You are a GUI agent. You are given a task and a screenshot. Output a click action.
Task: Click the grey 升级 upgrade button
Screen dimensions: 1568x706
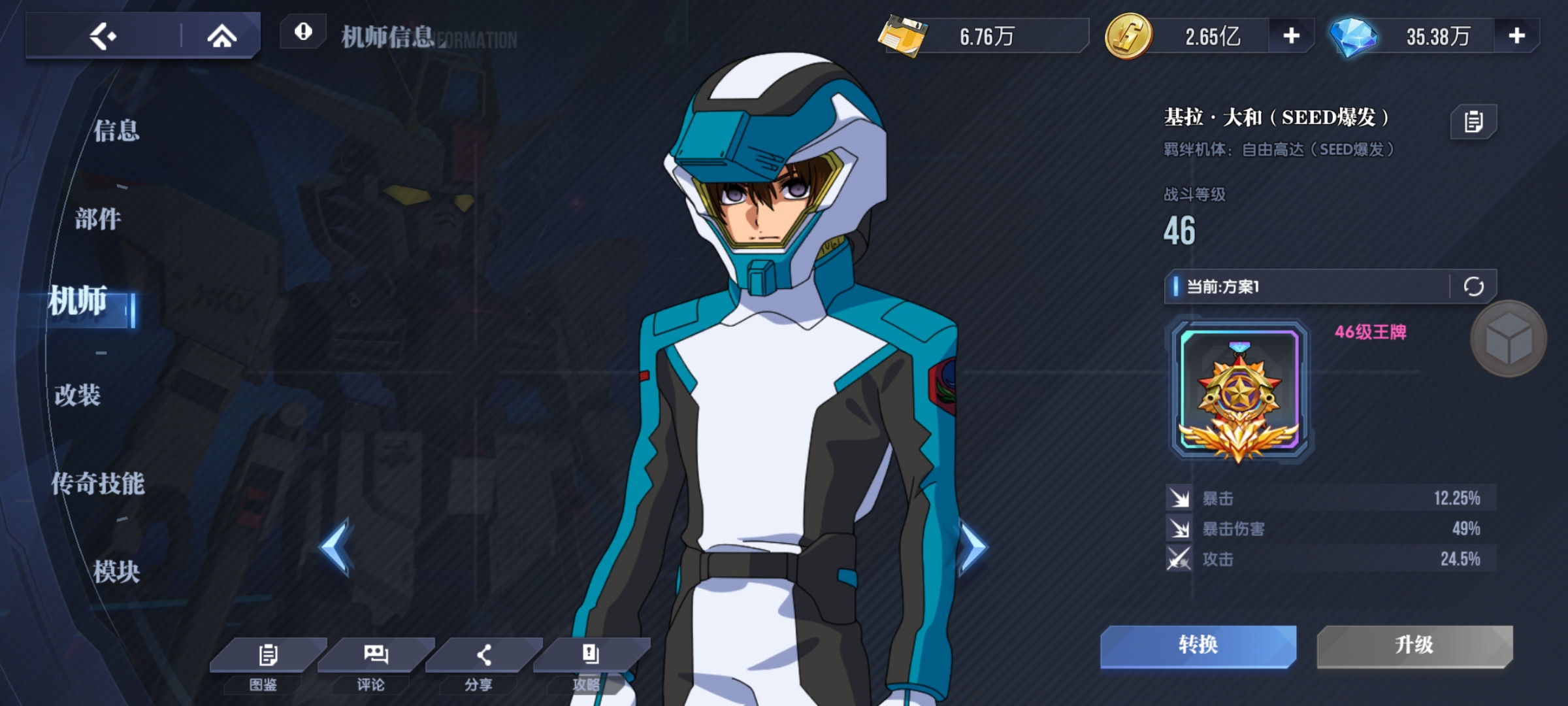[1414, 645]
